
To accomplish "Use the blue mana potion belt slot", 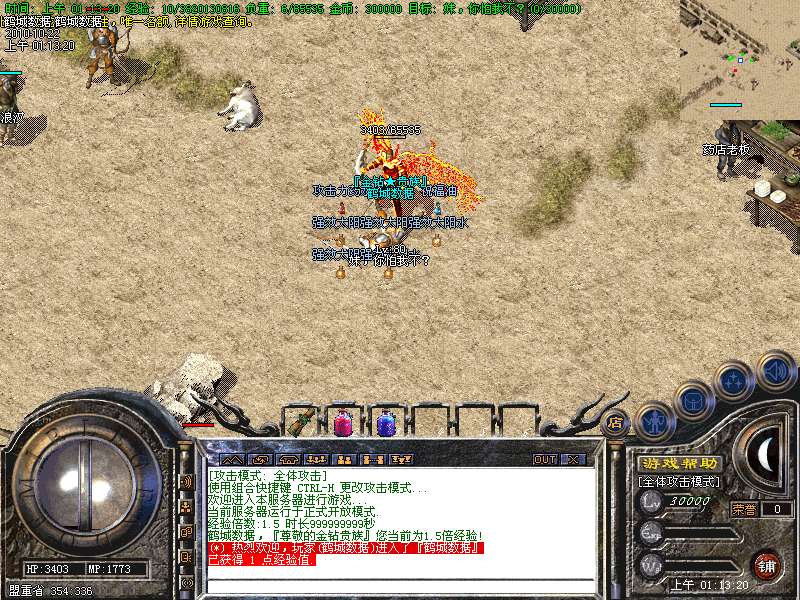I will click(385, 422).
